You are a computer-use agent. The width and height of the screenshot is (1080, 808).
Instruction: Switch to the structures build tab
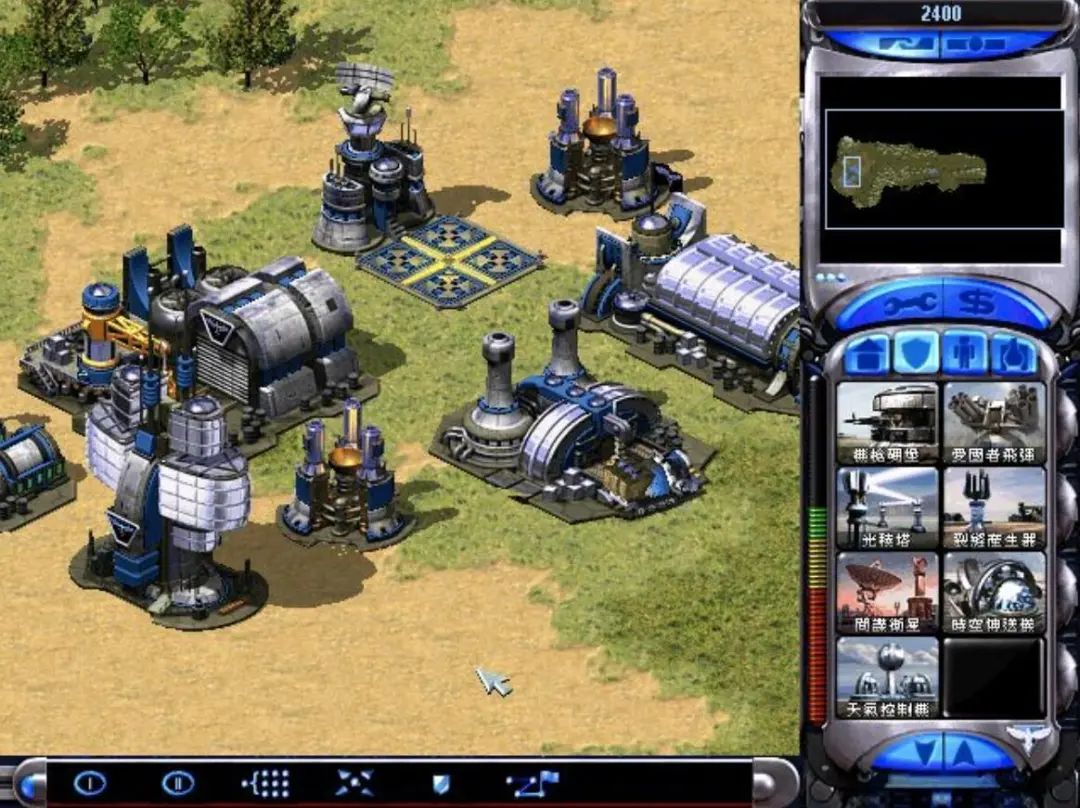coord(866,354)
